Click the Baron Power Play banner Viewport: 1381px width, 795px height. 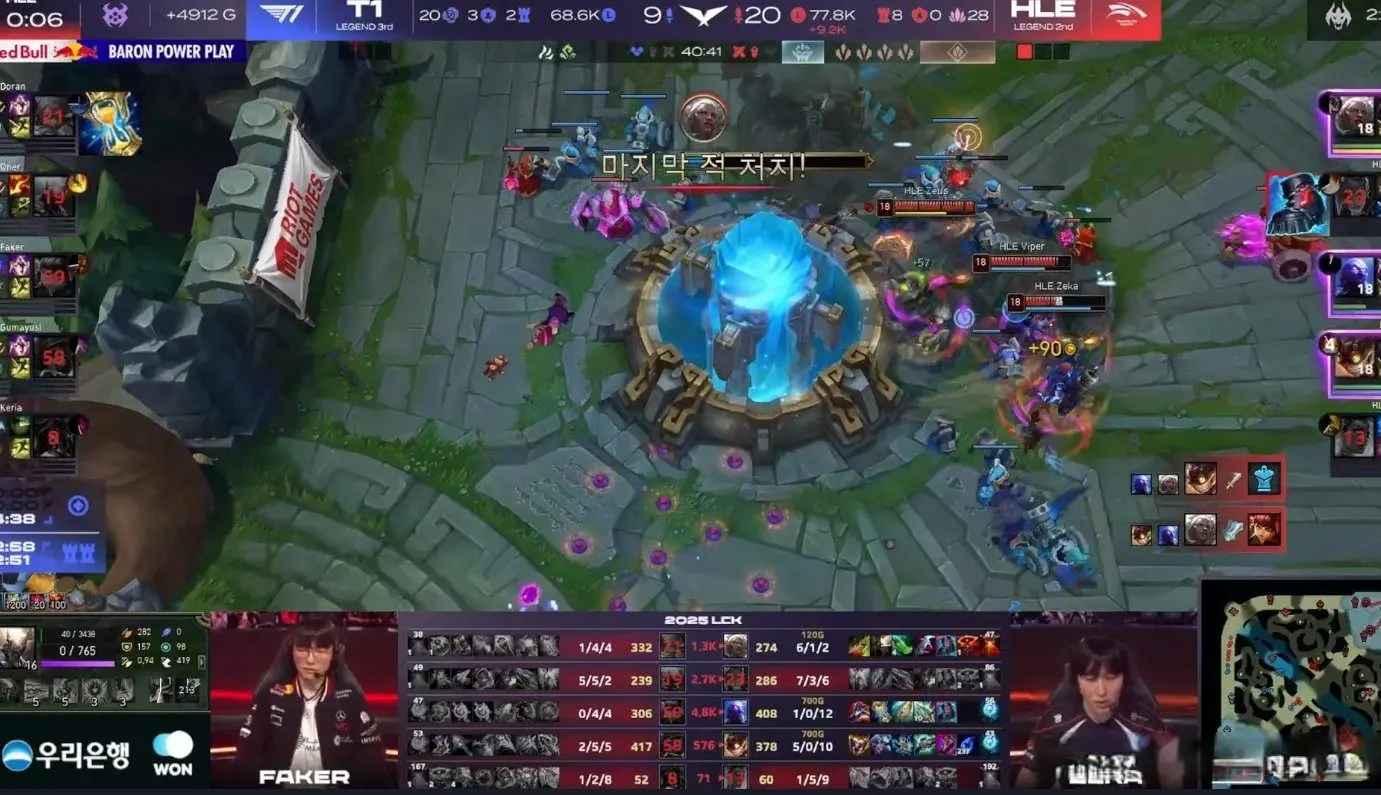123,51
